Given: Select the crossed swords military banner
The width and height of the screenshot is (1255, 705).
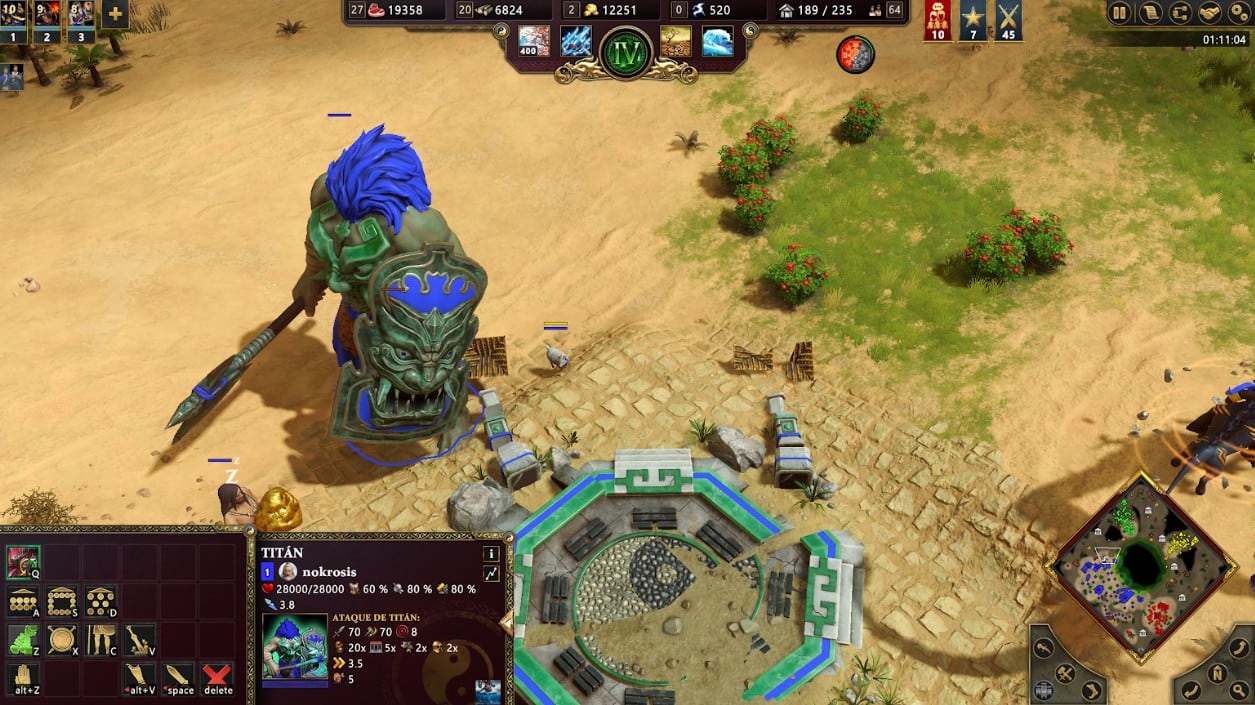Looking at the screenshot, I should [1008, 20].
